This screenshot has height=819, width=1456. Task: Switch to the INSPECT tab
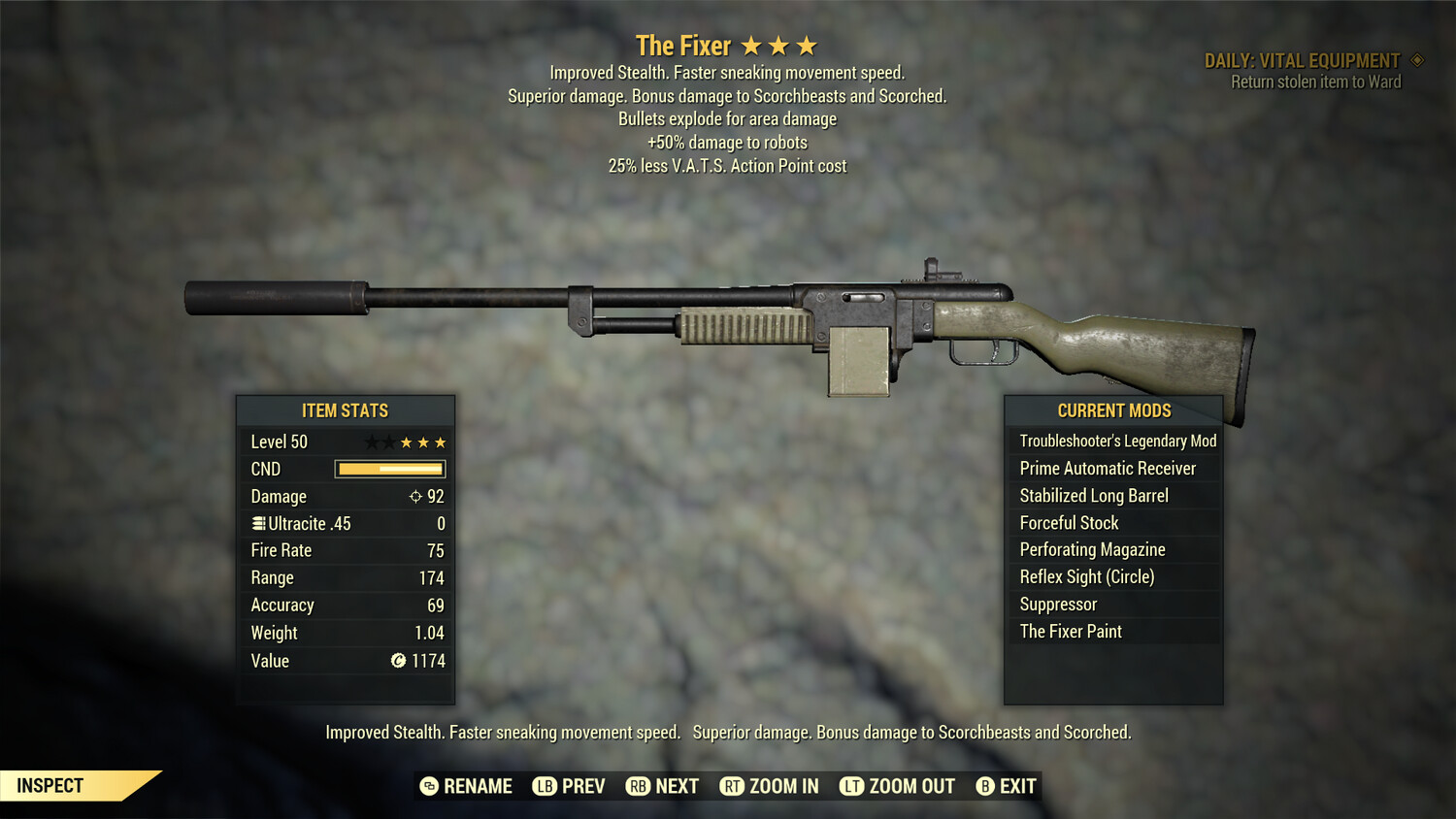coord(50,785)
